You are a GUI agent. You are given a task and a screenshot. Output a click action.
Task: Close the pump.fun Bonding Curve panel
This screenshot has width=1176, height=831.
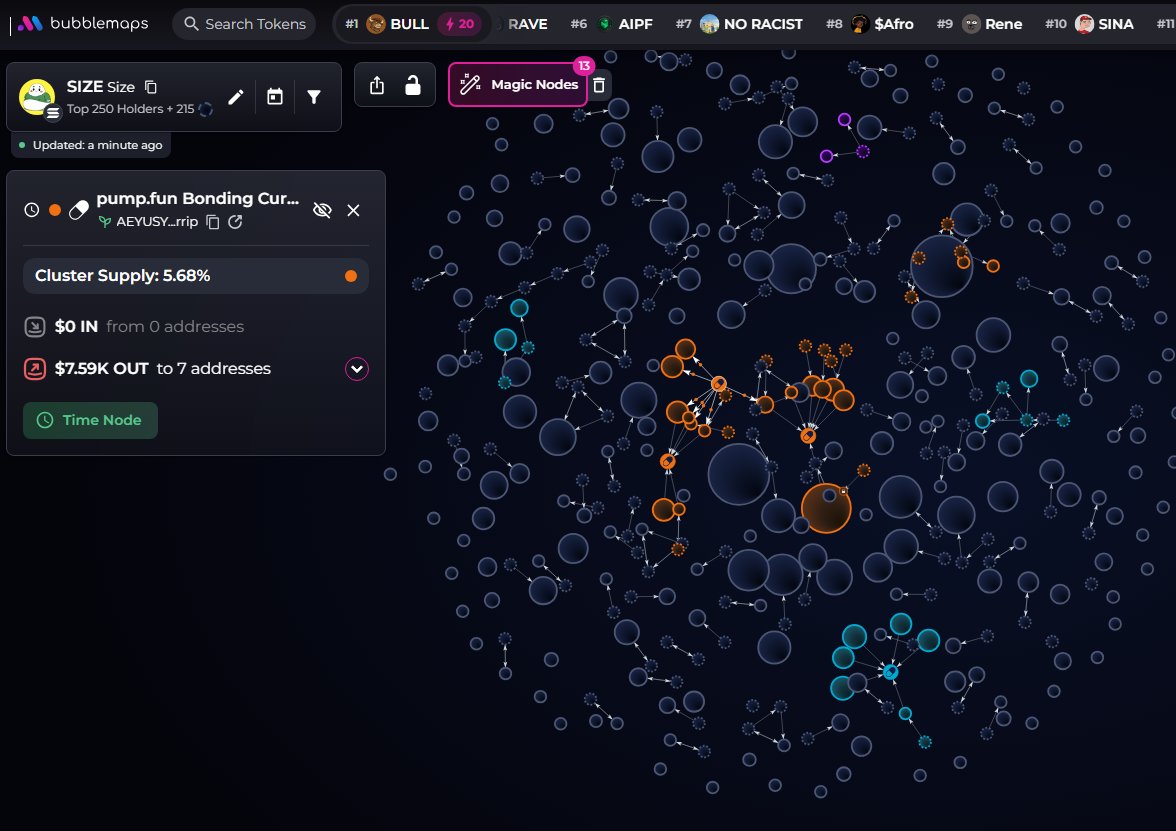coord(353,210)
